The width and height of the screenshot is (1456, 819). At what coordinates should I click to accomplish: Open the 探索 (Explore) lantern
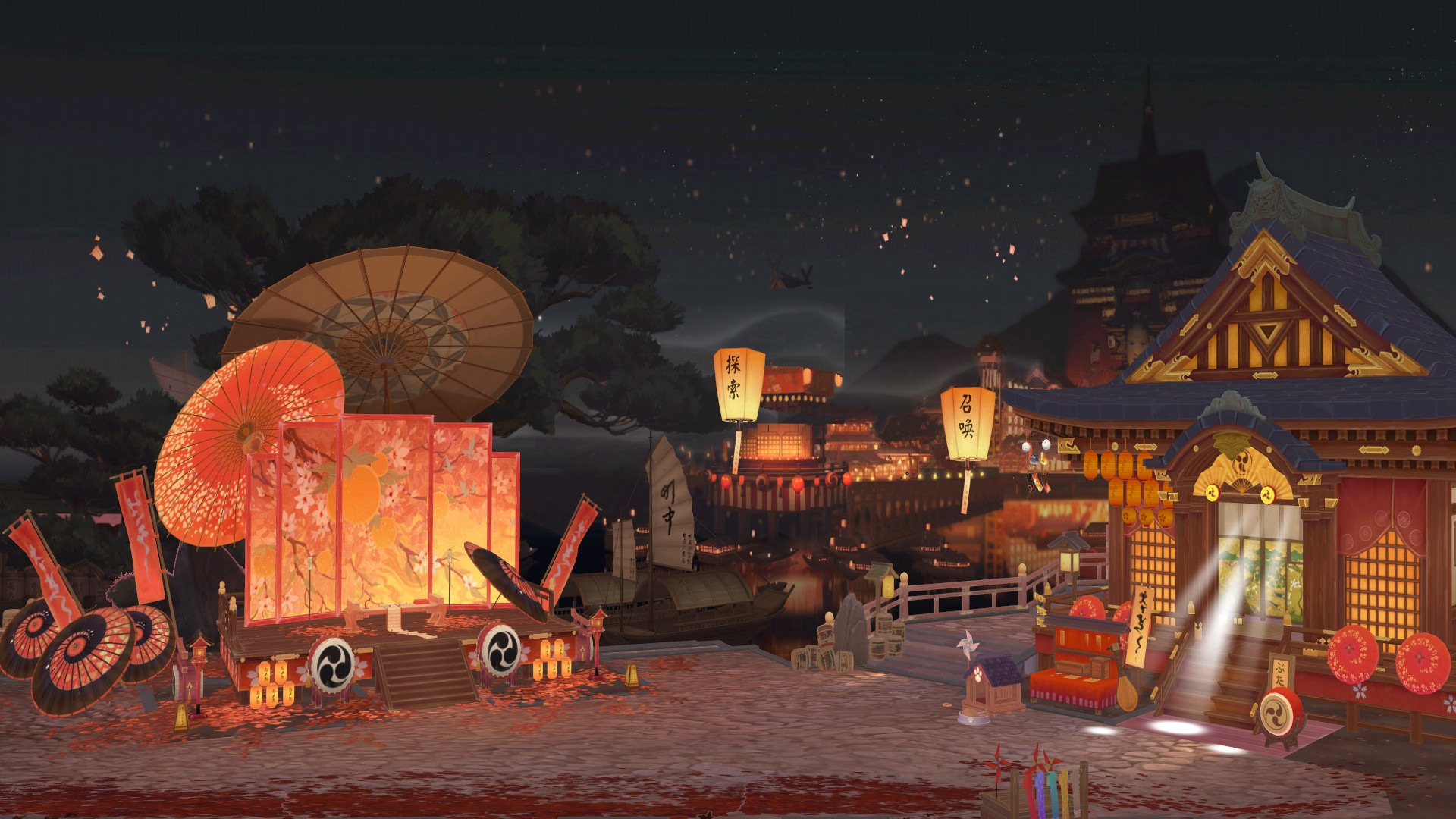click(x=738, y=384)
